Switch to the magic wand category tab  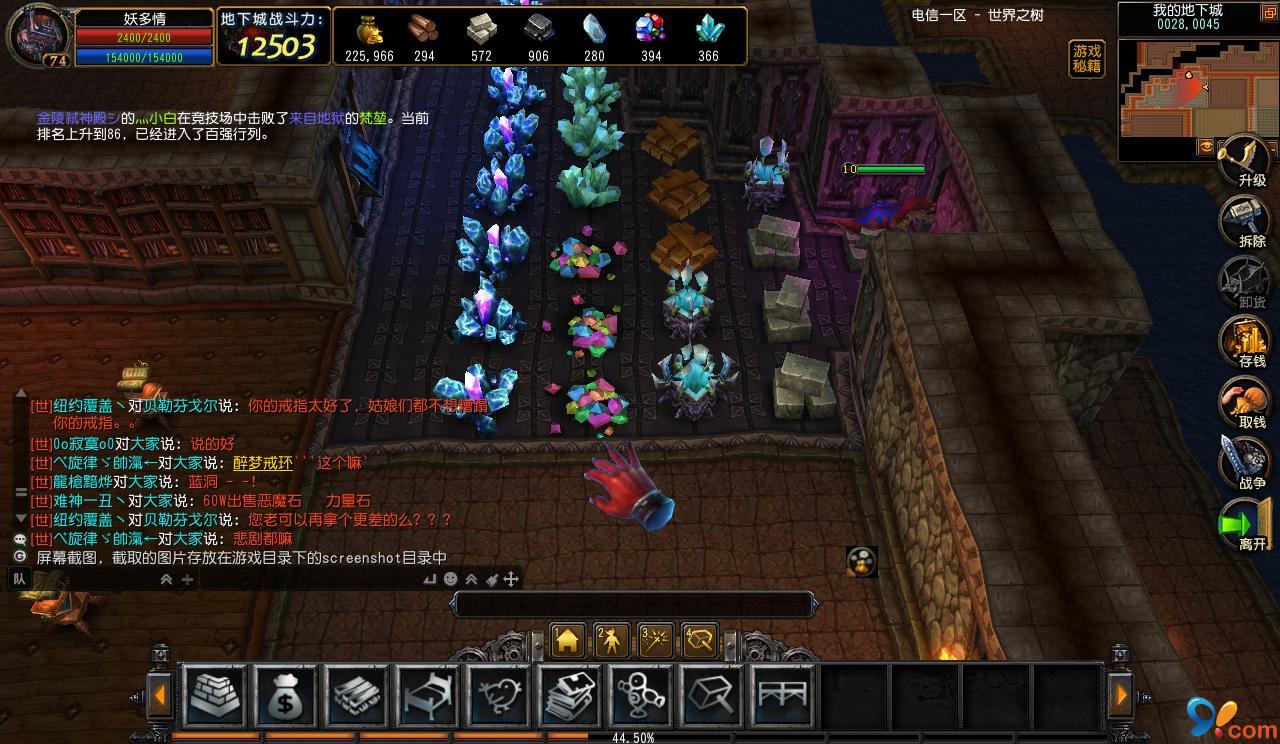click(656, 641)
